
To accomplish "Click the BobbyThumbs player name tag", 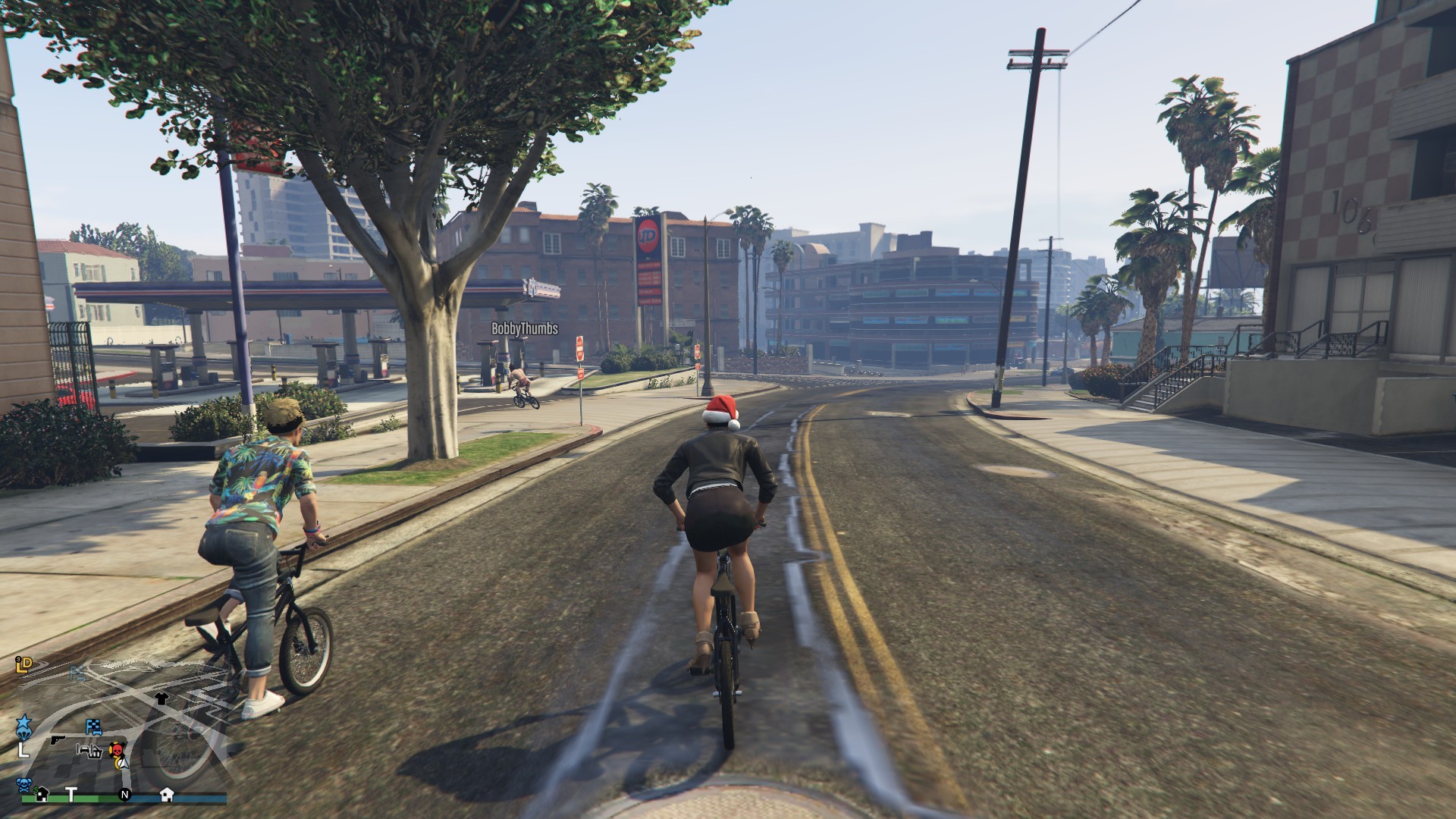I will coord(525,328).
